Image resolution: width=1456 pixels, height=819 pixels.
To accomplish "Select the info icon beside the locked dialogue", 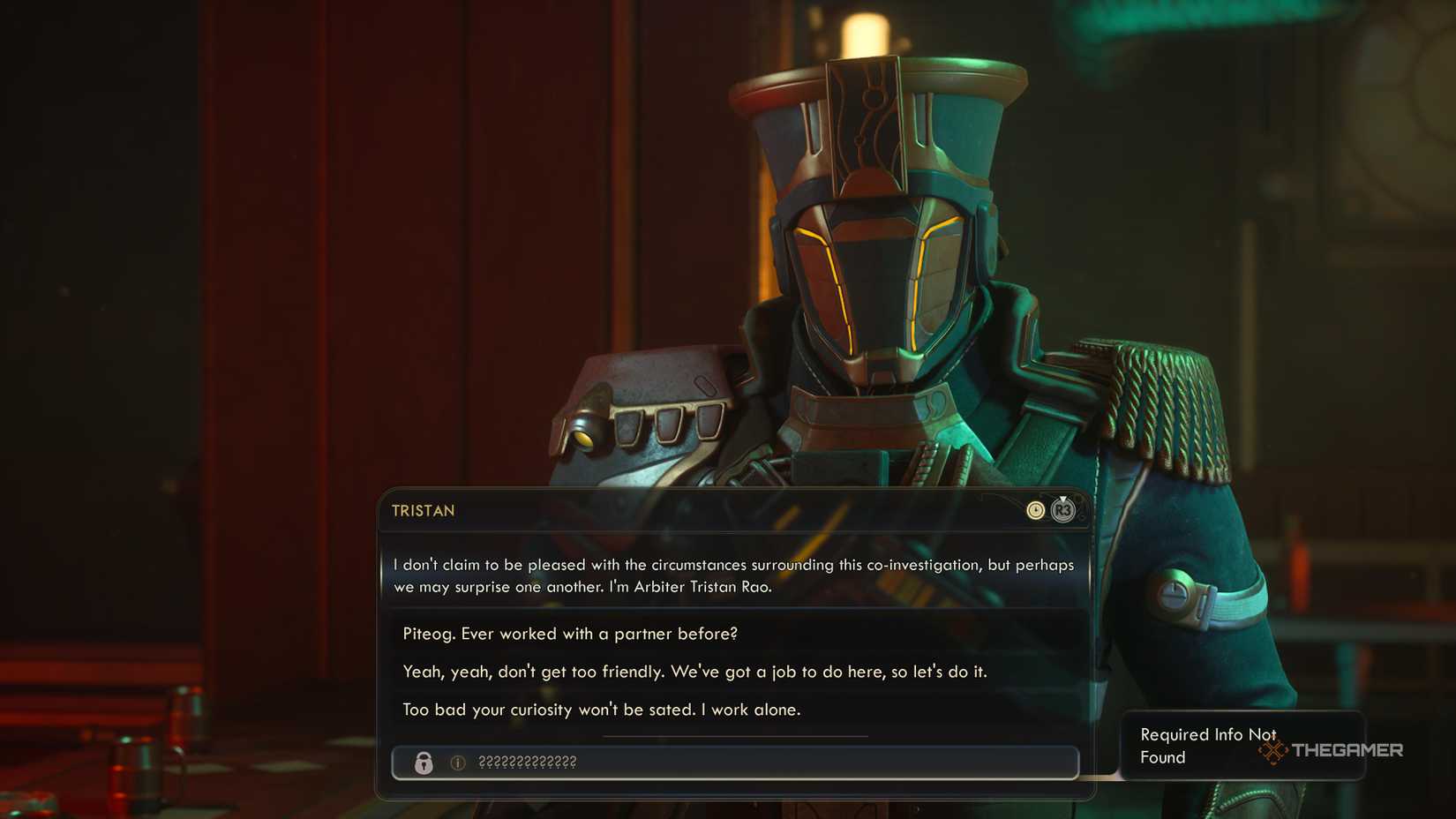I will [x=458, y=763].
